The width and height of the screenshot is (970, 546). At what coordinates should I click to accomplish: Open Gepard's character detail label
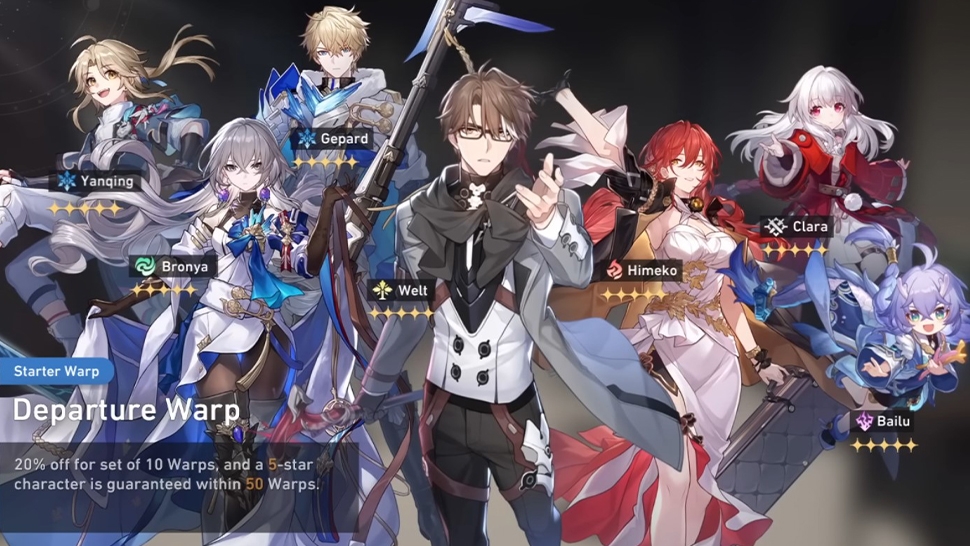click(x=333, y=139)
